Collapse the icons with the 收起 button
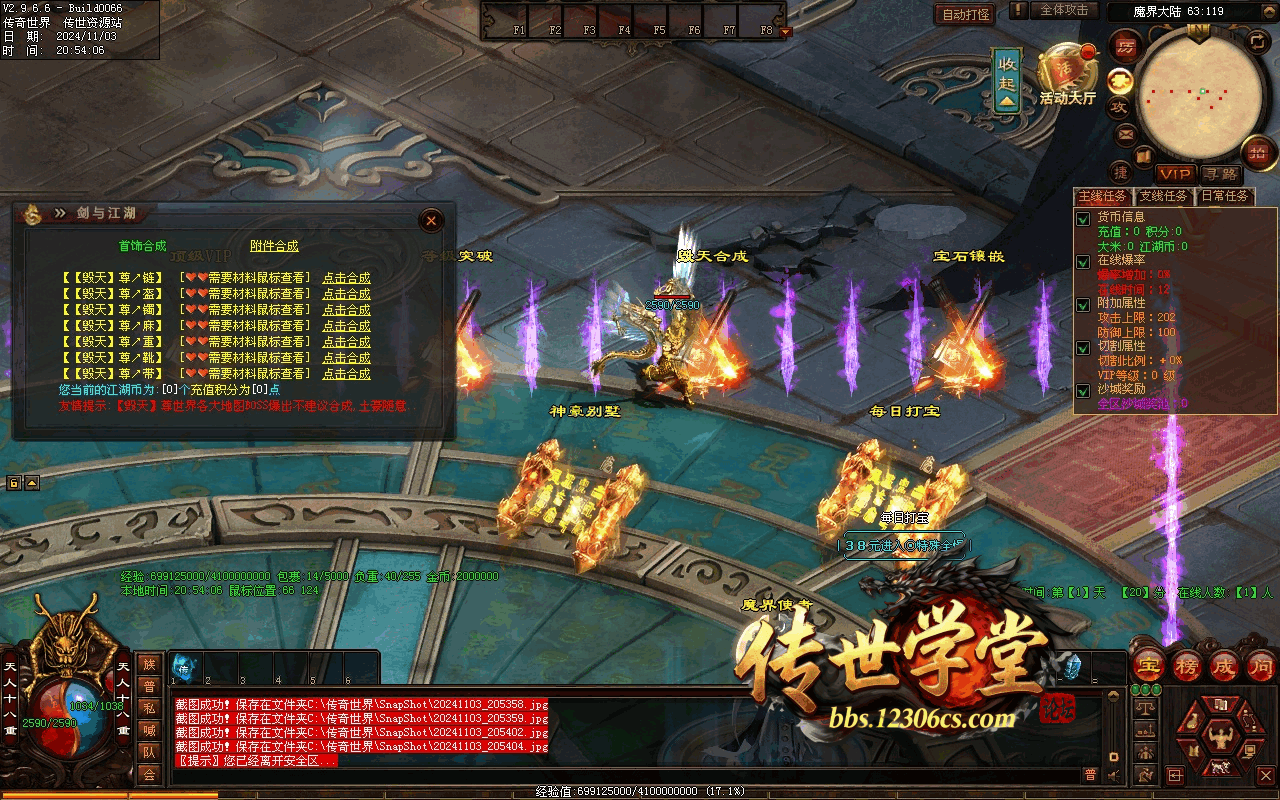The width and height of the screenshot is (1280, 800). click(1007, 78)
